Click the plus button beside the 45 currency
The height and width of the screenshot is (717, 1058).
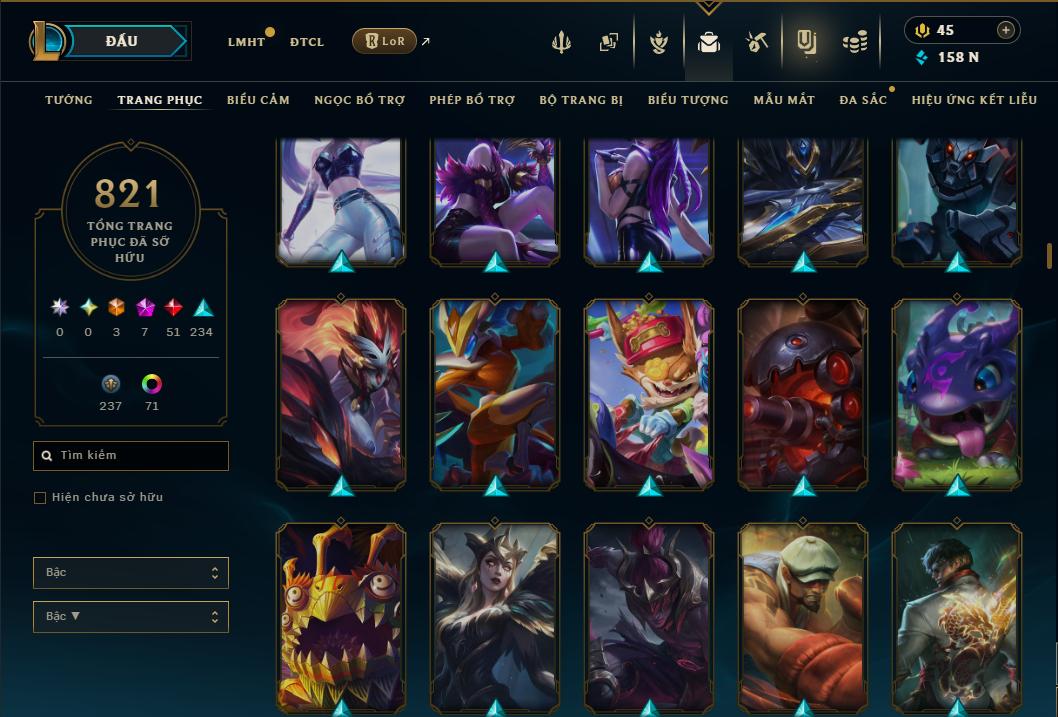[x=1006, y=30]
